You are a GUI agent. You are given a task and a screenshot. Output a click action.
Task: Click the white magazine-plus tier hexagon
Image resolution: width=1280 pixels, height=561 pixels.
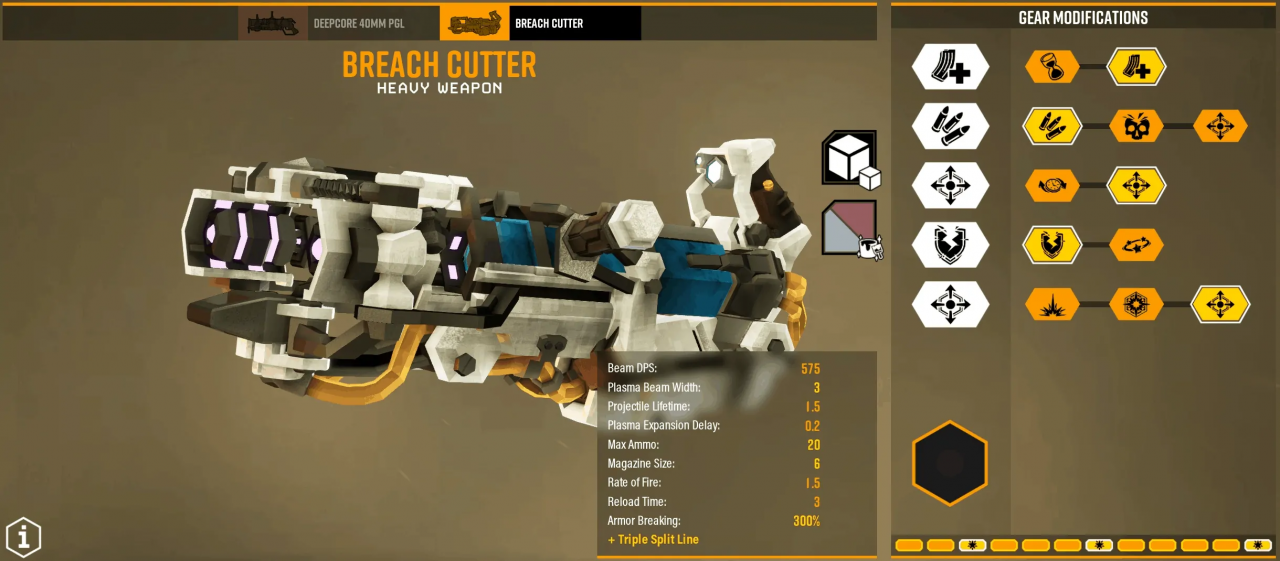click(x=950, y=67)
